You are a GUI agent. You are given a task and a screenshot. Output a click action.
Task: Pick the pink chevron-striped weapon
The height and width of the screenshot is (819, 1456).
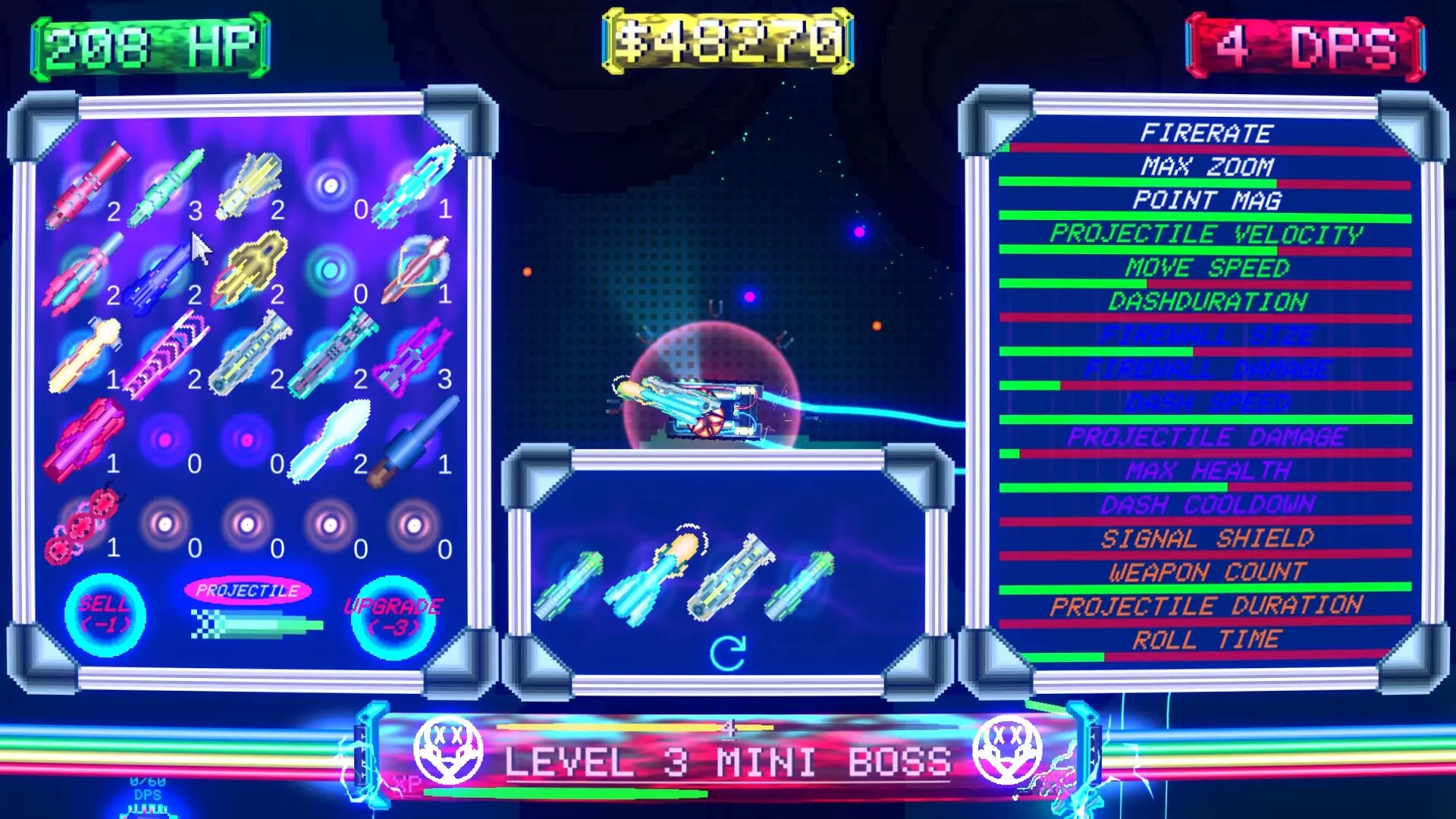167,355
